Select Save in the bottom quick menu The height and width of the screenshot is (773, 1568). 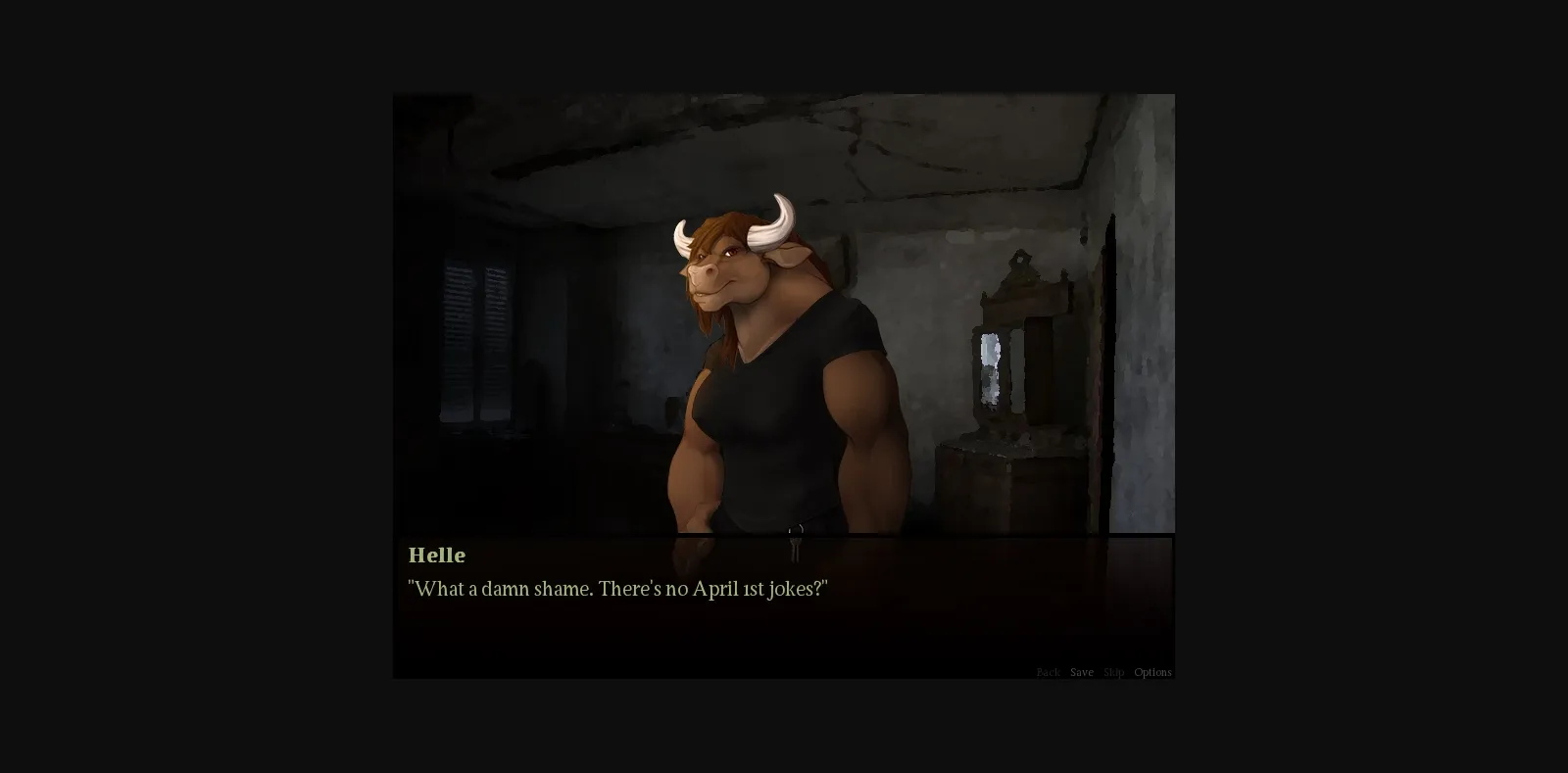(x=1082, y=672)
